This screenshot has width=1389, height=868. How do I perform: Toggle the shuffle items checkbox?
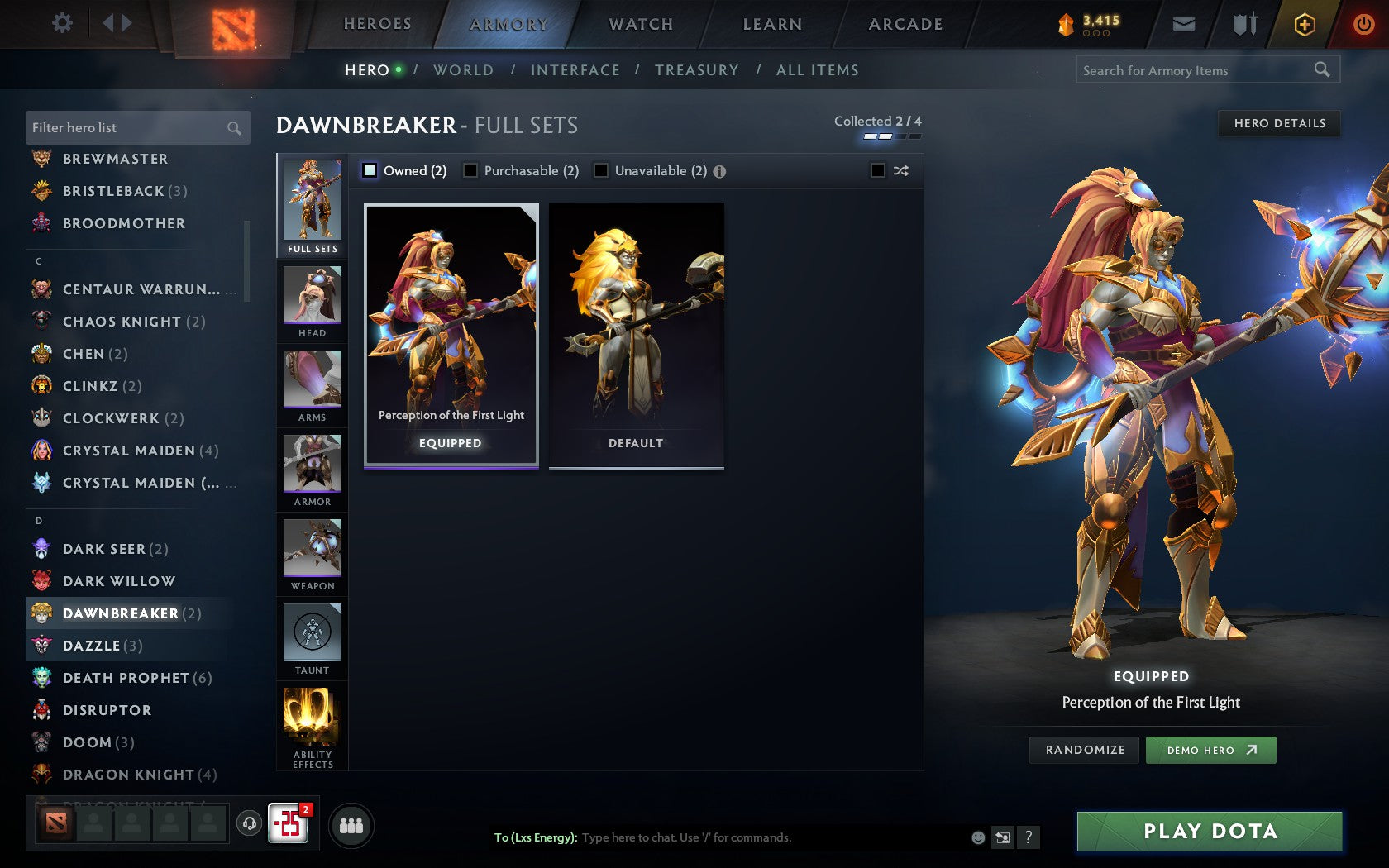tap(880, 170)
